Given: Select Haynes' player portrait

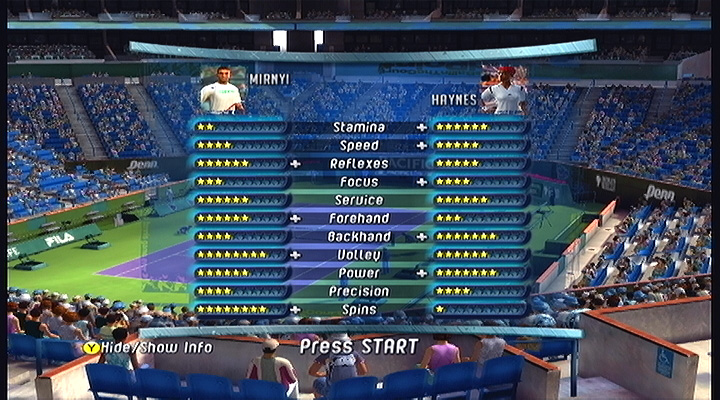Looking at the screenshot, I should pos(504,91).
